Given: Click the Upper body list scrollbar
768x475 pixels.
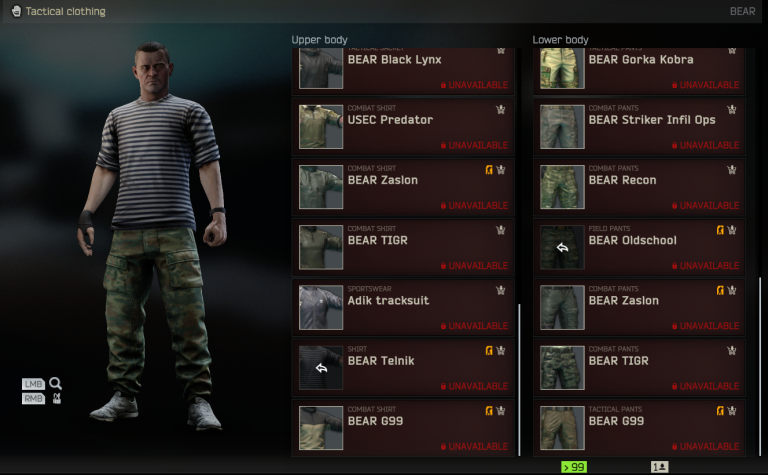Looking at the screenshot, I should [519, 378].
